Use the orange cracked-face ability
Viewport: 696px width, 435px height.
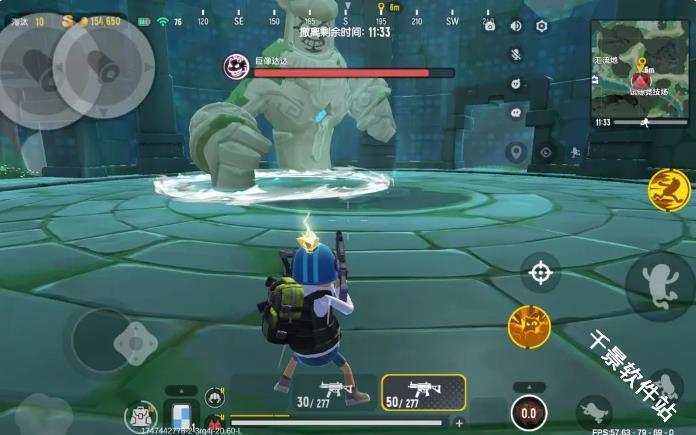click(529, 326)
